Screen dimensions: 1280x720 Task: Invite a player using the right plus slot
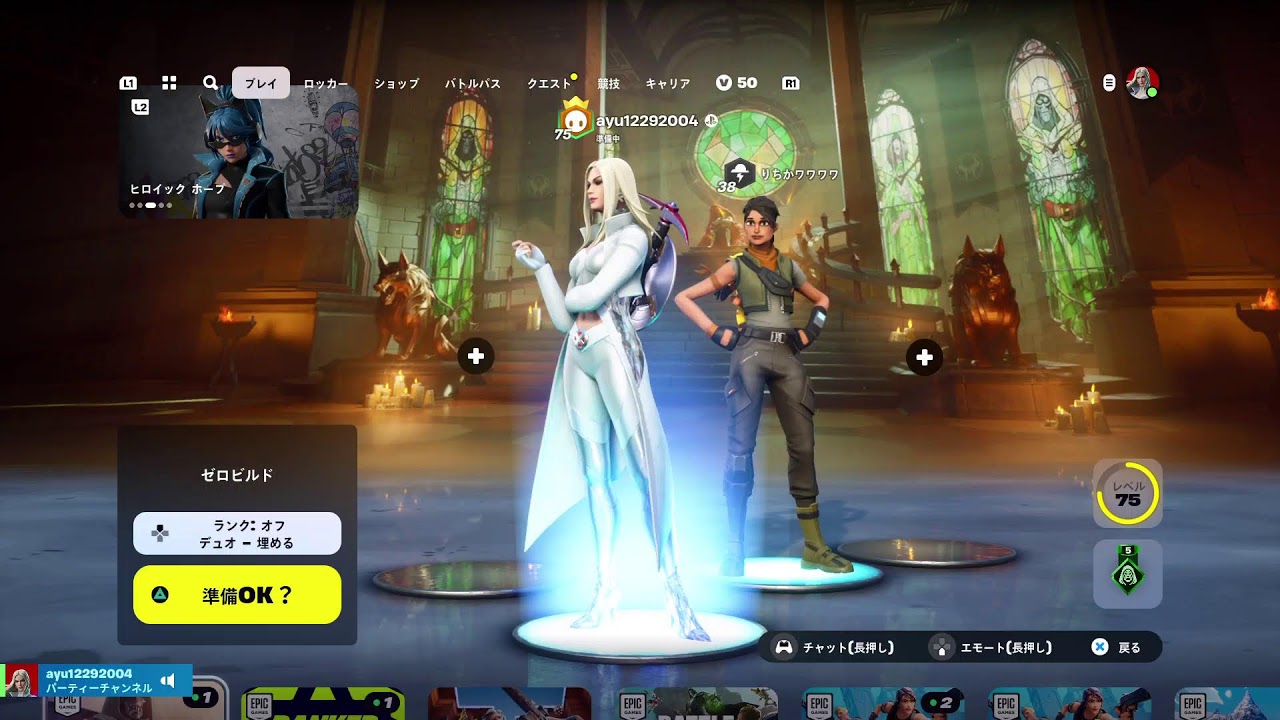pos(924,357)
